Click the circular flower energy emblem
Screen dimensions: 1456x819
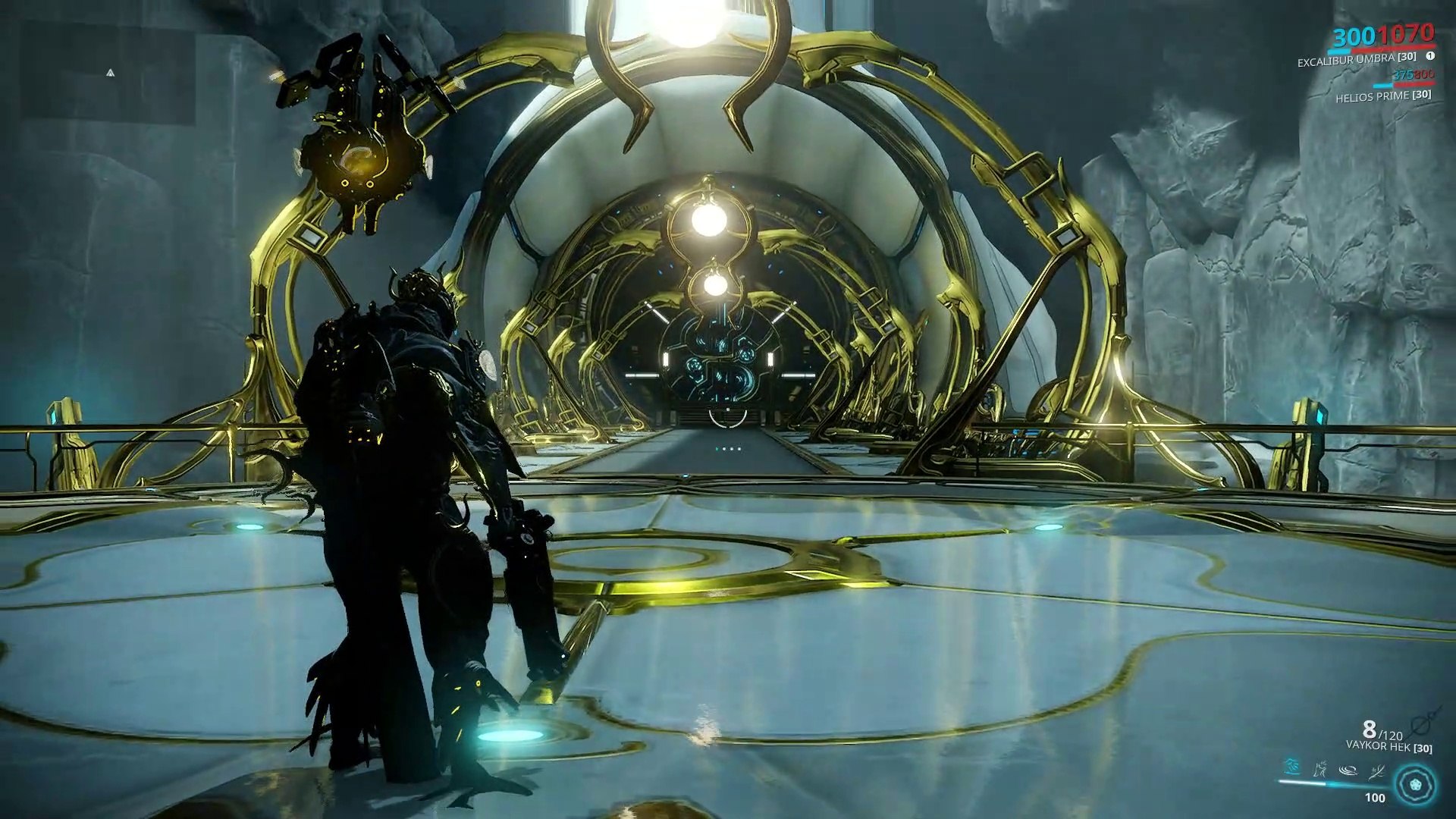coord(1416,783)
